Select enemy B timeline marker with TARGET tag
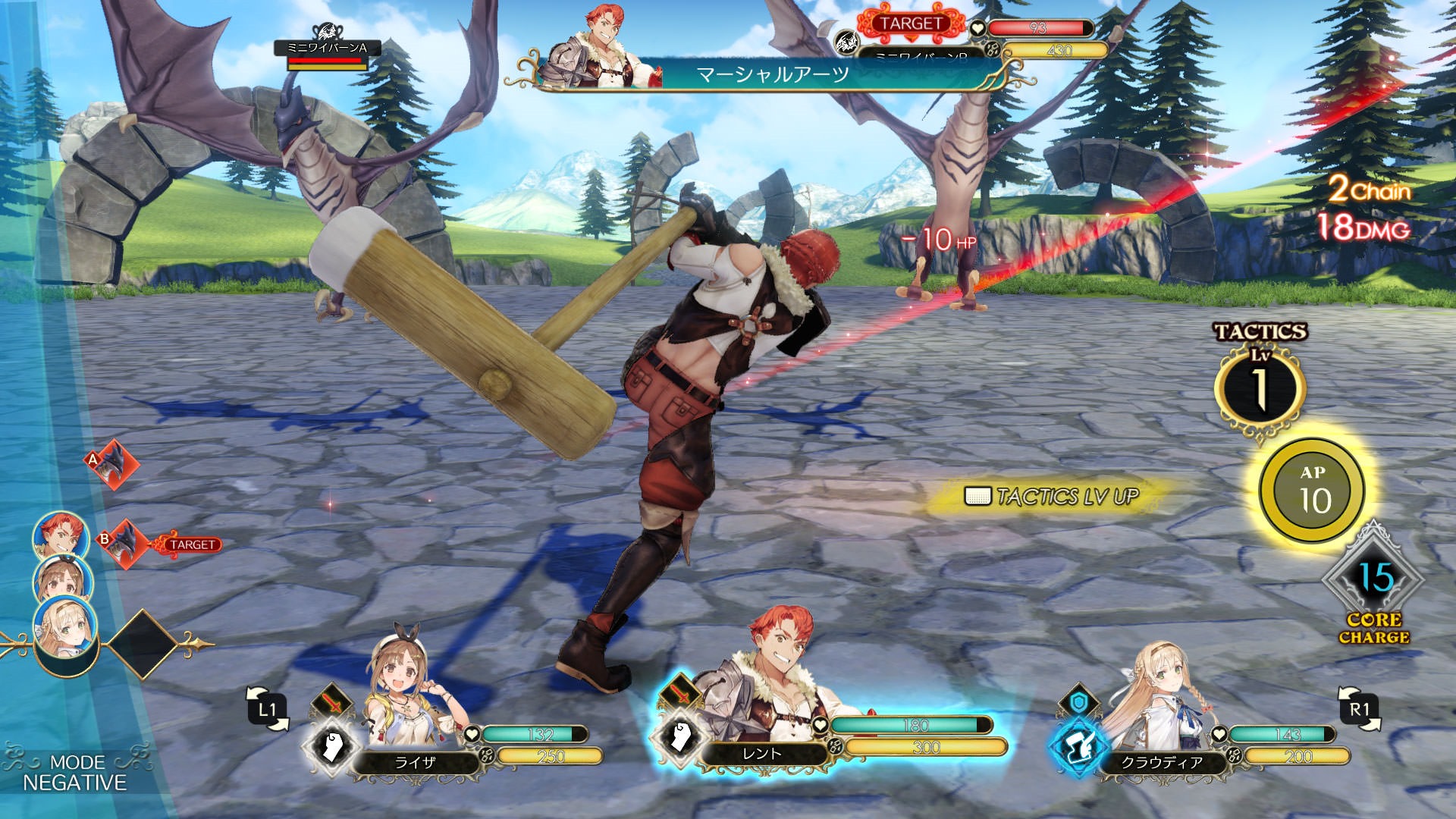Viewport: 1456px width, 819px height. tap(124, 542)
